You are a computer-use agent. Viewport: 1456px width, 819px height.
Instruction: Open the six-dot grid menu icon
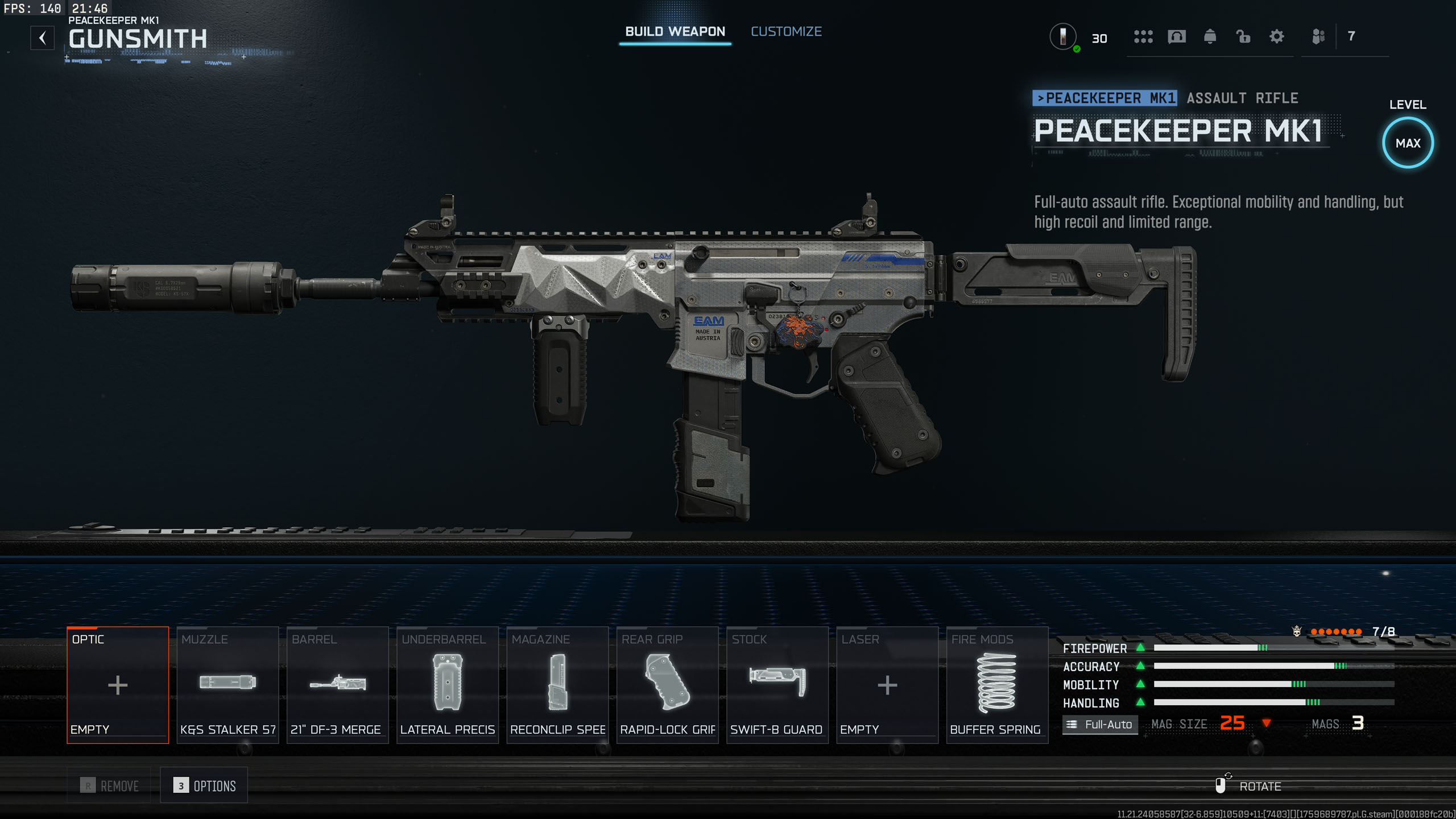[1143, 37]
